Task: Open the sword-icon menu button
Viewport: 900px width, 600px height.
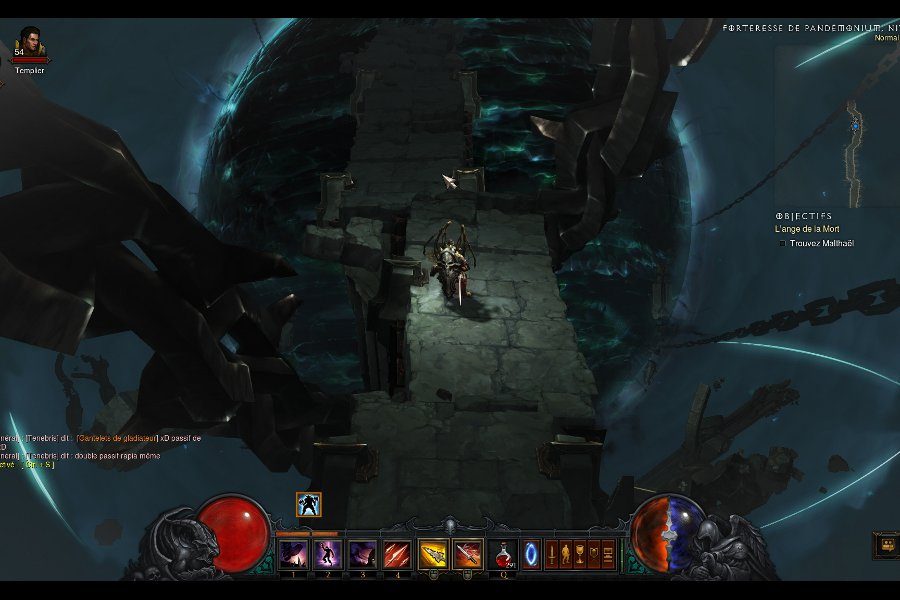Action: pos(551,553)
